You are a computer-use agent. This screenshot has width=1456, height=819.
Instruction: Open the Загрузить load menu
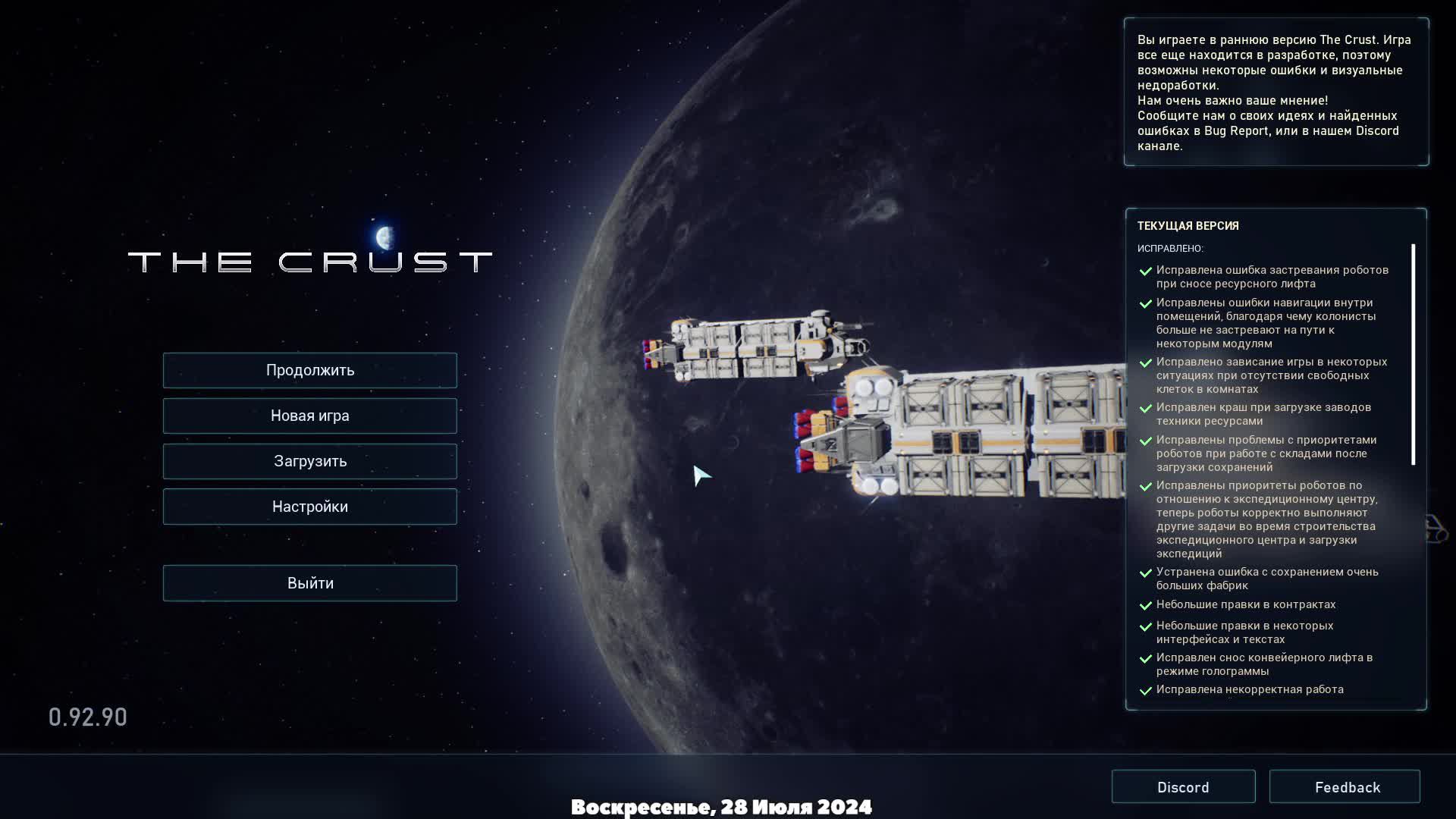coord(309,461)
